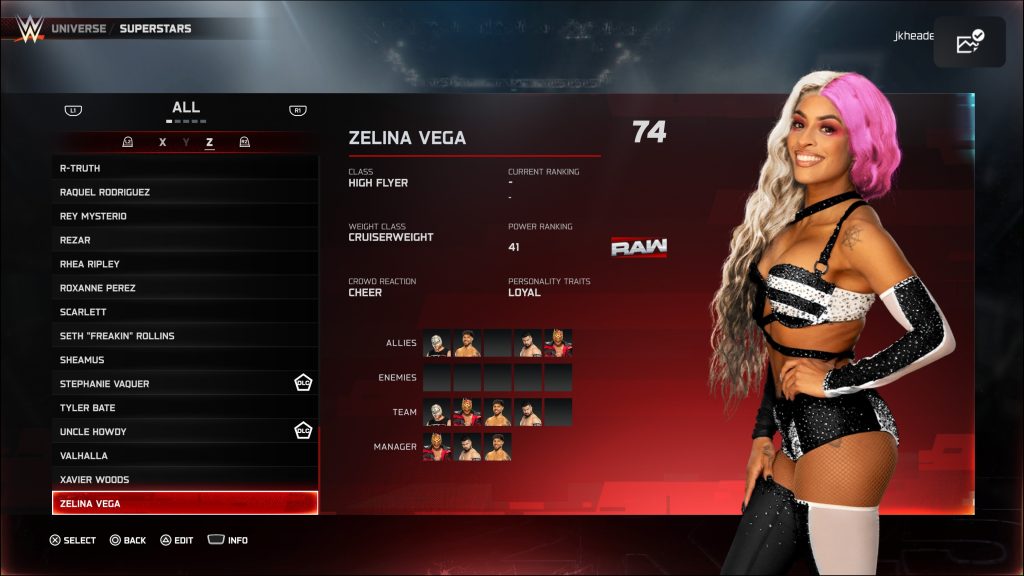Viewport: 1024px width, 576px height.
Task: Pick Rezar in the superstar list
Action: (185, 240)
